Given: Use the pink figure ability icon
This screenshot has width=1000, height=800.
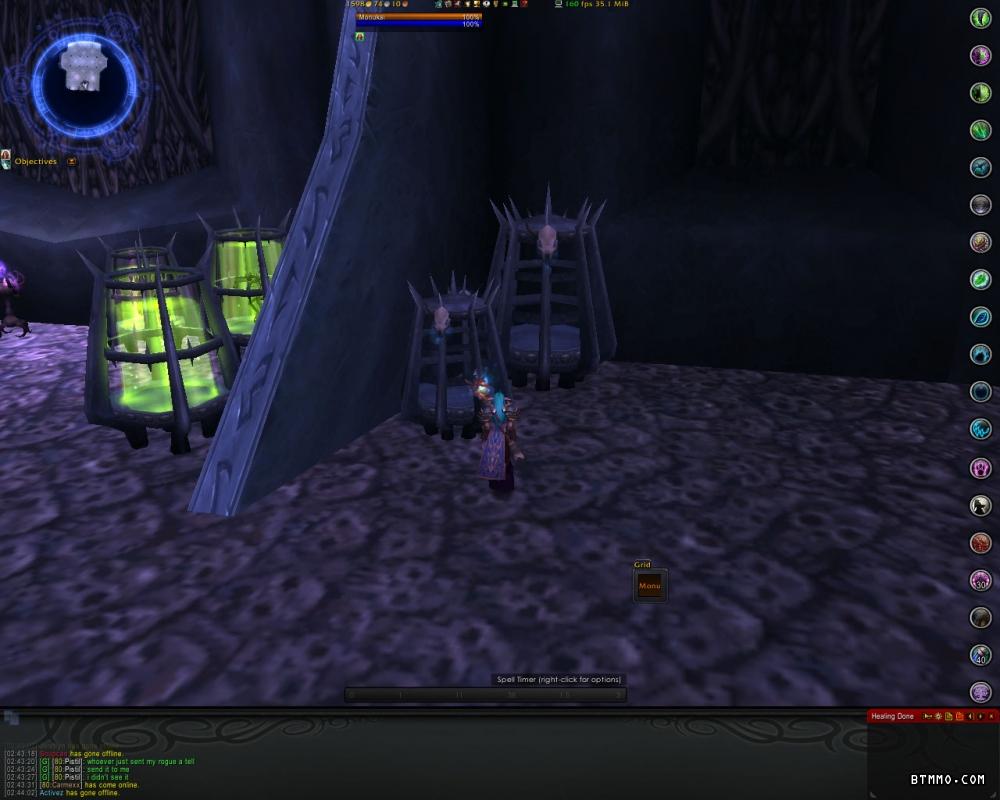Looking at the screenshot, I should 981,468.
